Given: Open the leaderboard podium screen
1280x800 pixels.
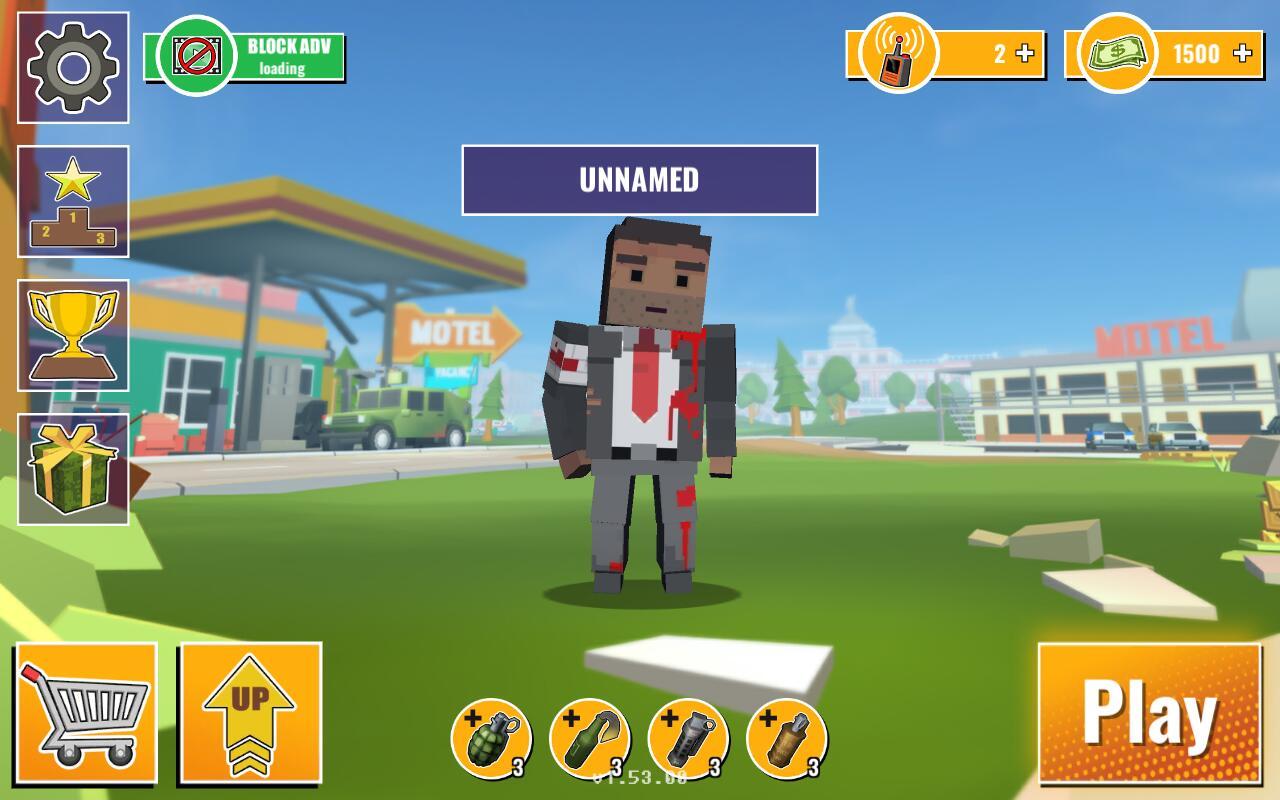Looking at the screenshot, I should coord(73,202).
